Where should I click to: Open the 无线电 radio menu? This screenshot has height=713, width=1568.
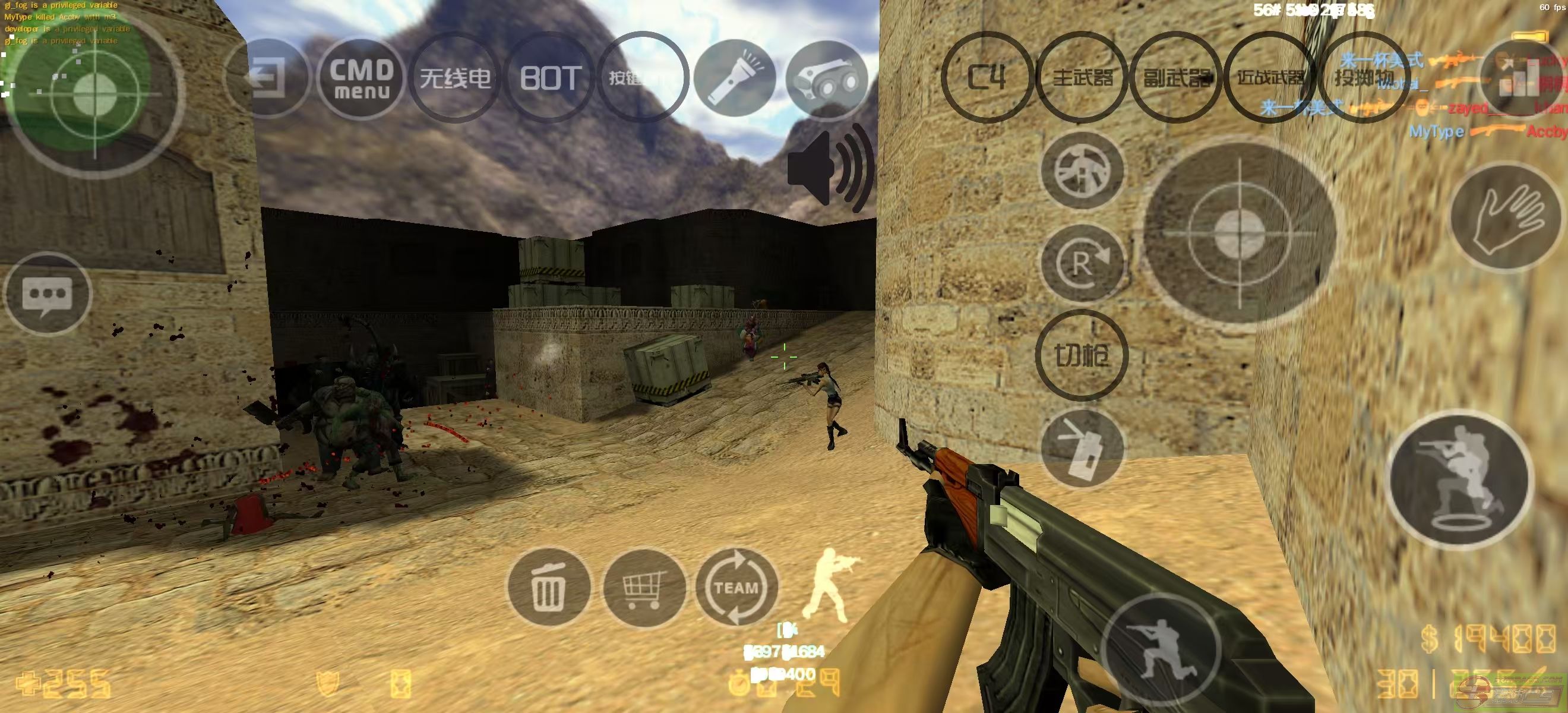pyautogui.click(x=456, y=78)
